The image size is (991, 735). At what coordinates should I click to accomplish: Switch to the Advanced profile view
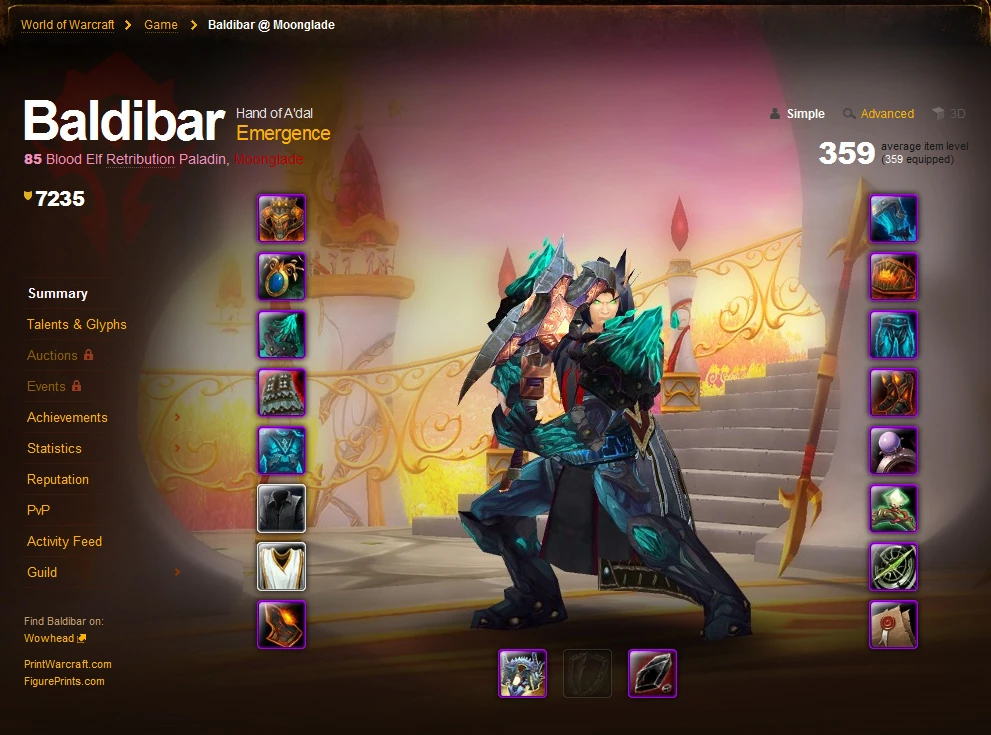[x=887, y=114]
